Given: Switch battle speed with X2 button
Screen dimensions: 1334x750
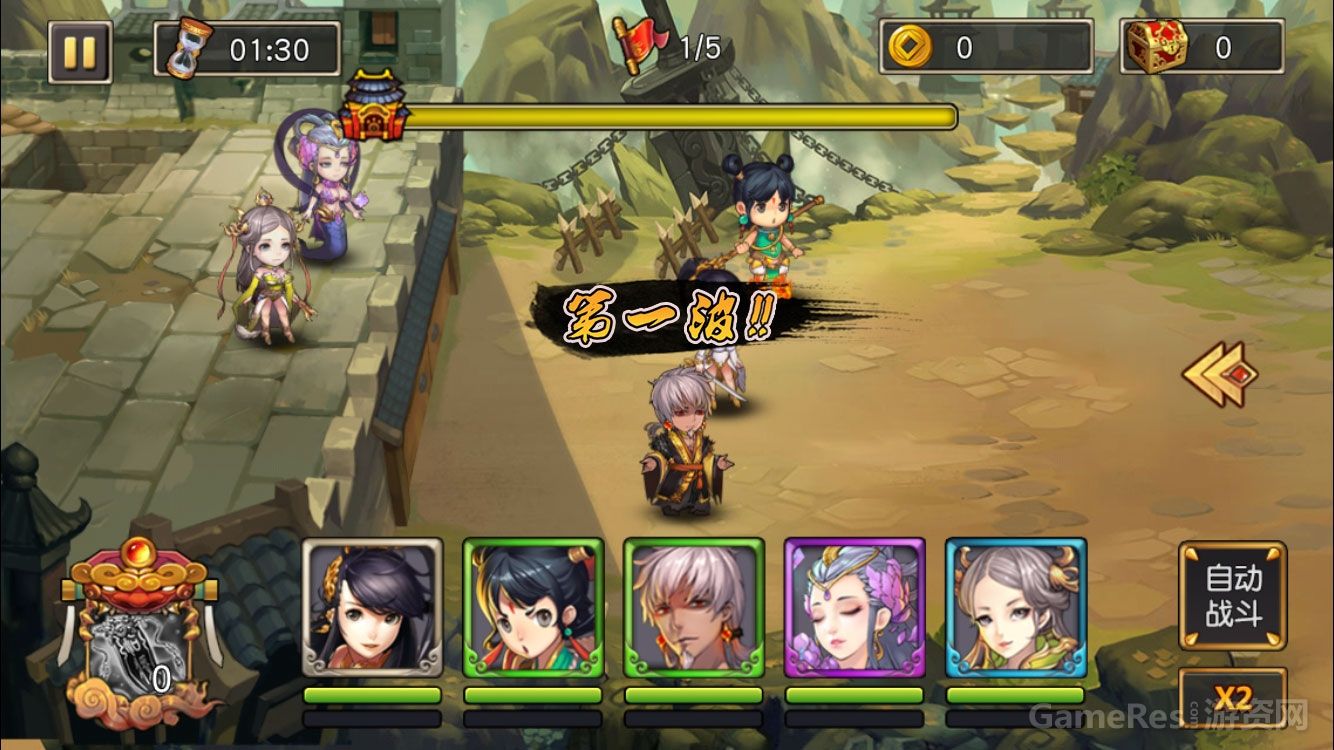Looking at the screenshot, I should click(x=1232, y=699).
